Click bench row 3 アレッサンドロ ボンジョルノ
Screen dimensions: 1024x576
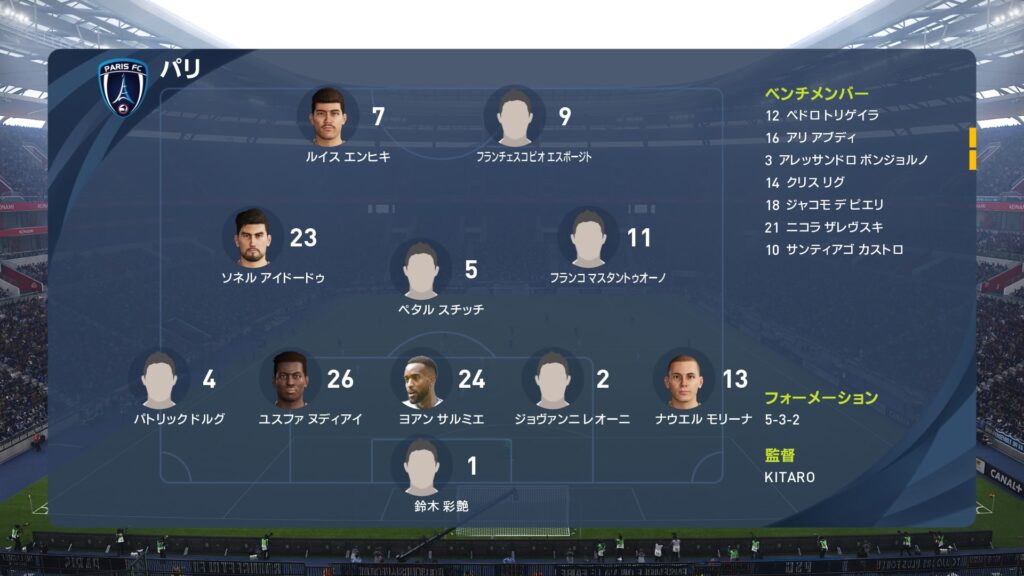click(846, 160)
